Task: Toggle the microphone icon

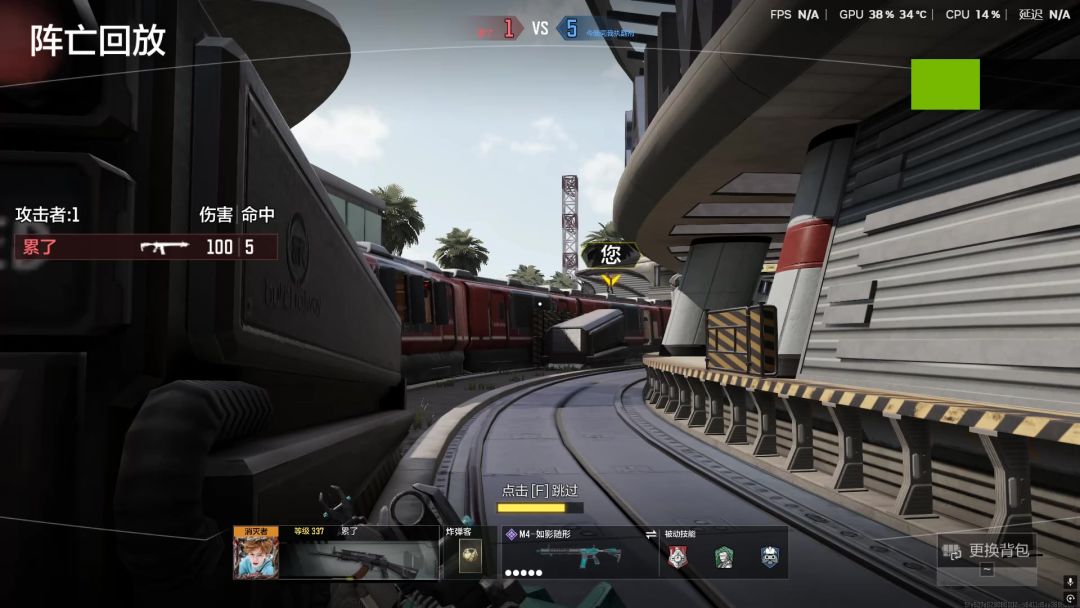Action: click(1070, 582)
